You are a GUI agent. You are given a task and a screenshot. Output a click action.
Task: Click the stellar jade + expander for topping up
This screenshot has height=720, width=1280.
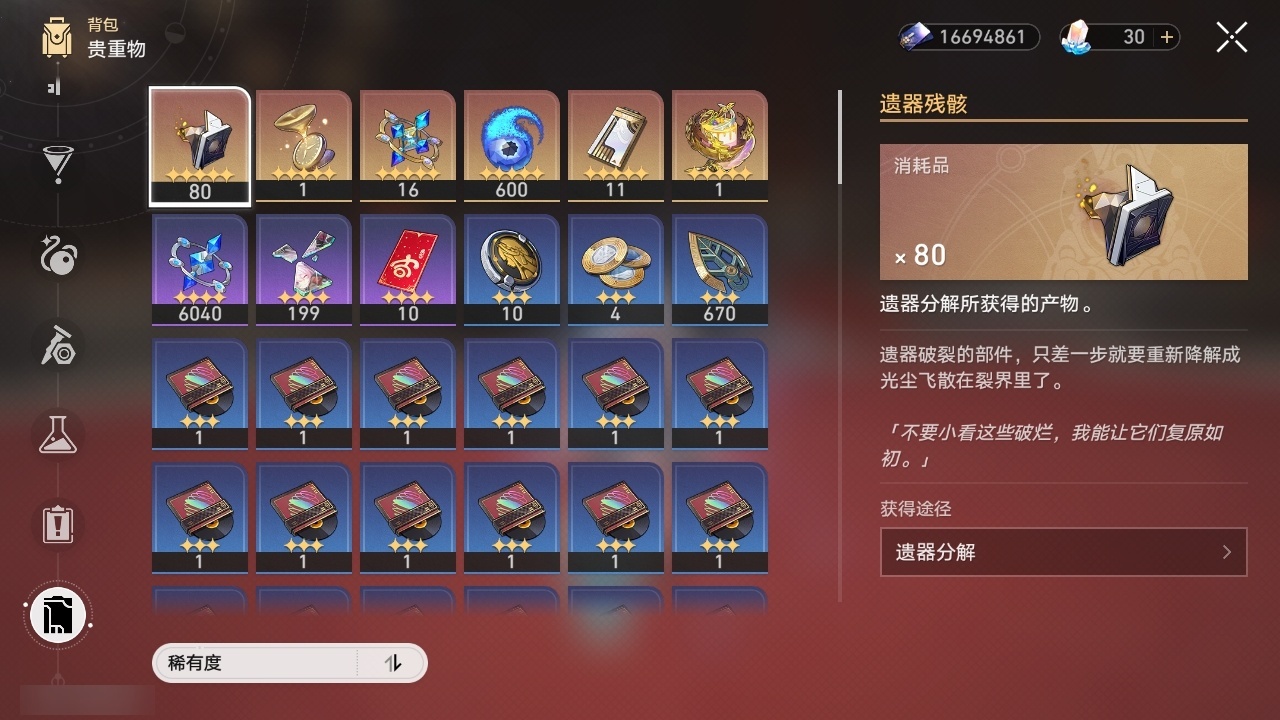coord(1167,37)
